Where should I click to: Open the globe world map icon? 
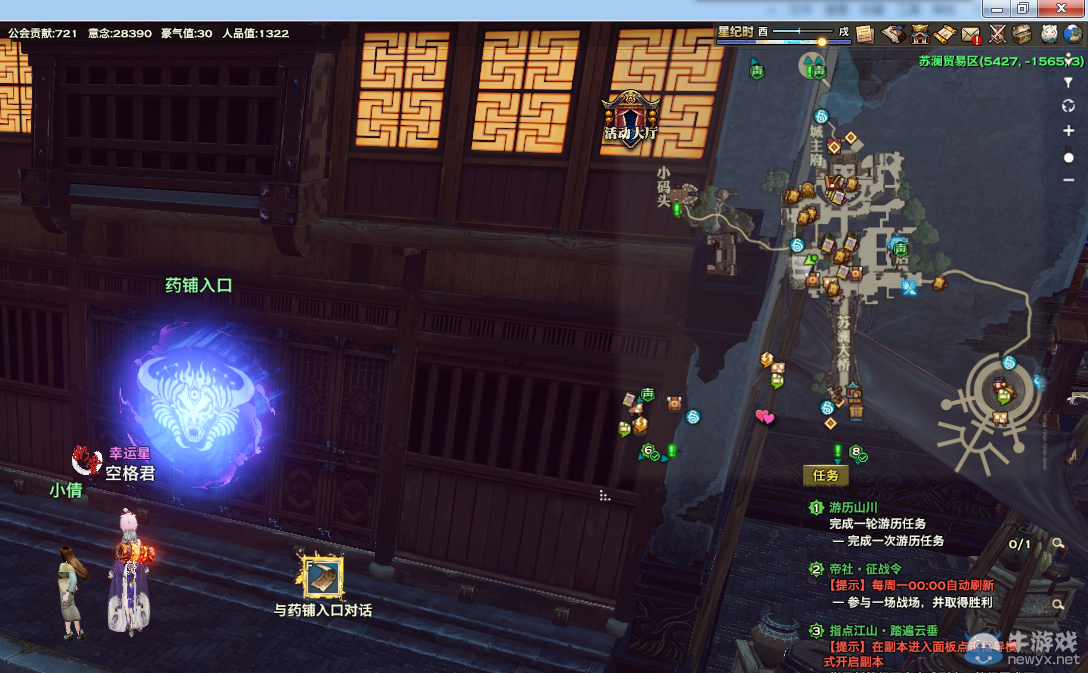pyautogui.click(x=1074, y=34)
